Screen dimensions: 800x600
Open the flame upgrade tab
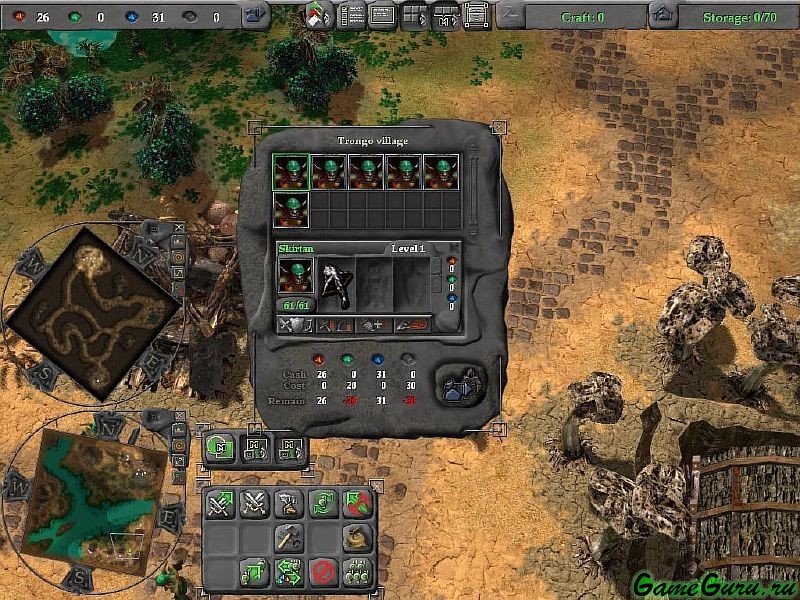pos(411,324)
